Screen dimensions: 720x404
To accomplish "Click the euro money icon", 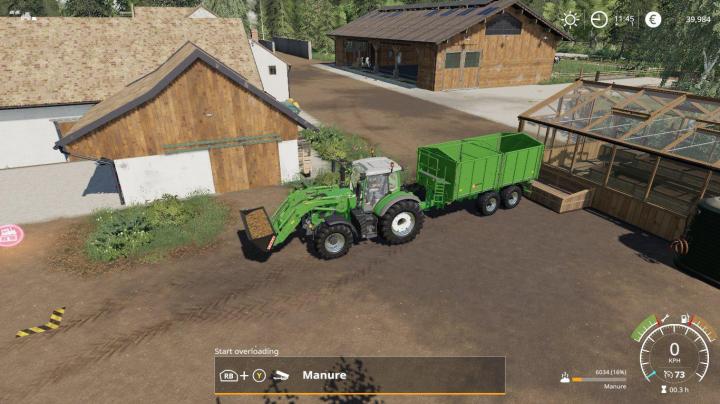I will point(653,19).
